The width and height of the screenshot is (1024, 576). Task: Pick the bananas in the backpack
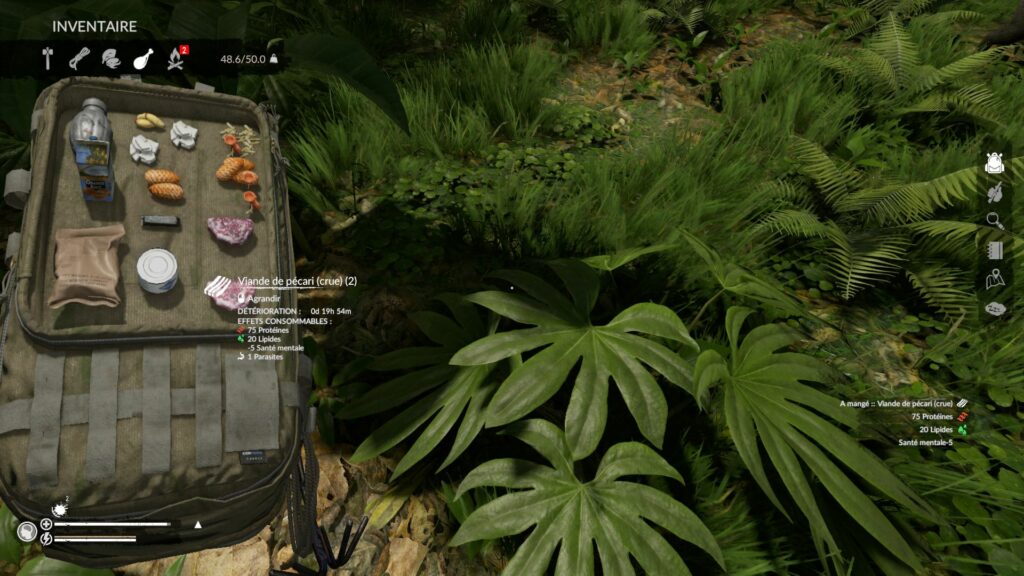point(150,121)
